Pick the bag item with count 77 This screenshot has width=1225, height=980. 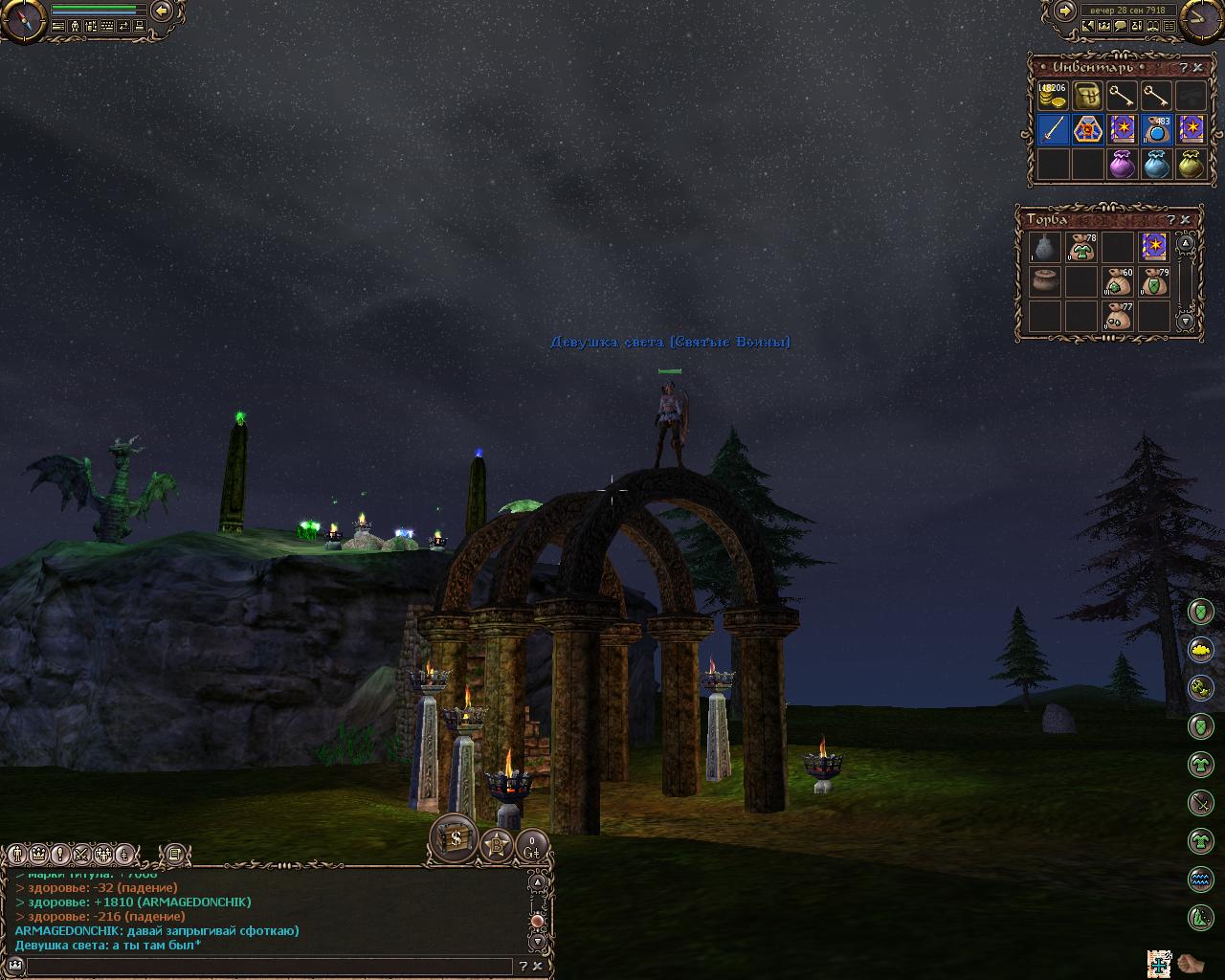point(1119,316)
